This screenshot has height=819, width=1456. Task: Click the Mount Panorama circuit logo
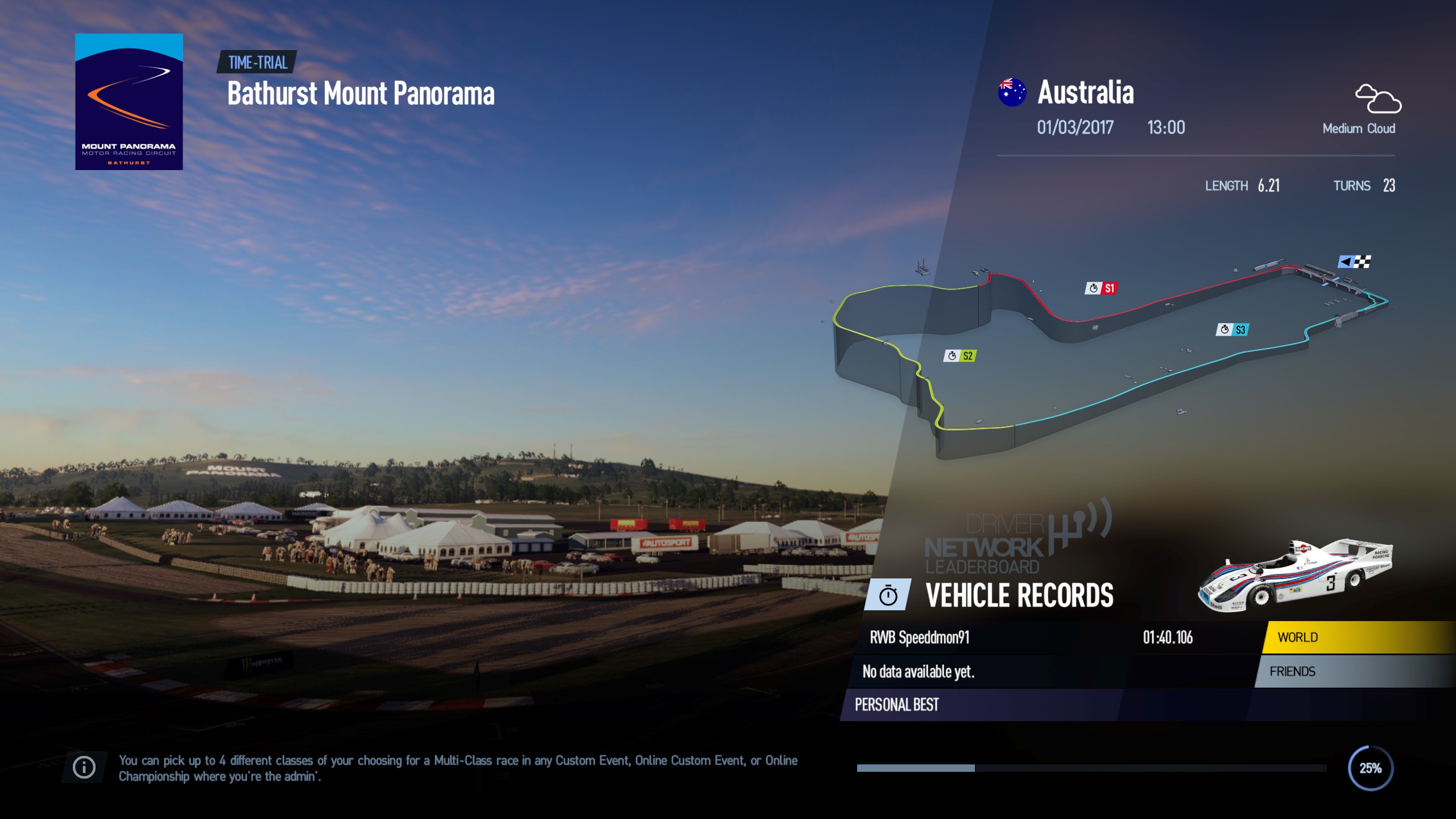(x=129, y=102)
